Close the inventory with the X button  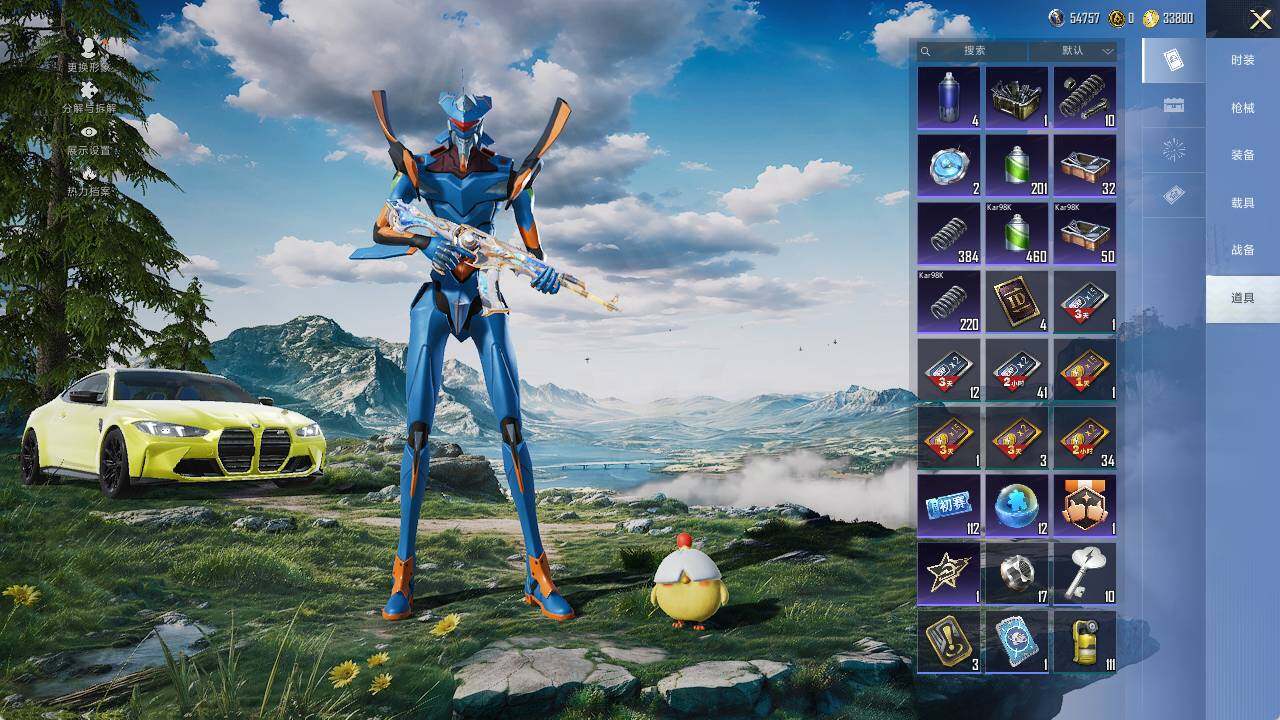point(1260,20)
